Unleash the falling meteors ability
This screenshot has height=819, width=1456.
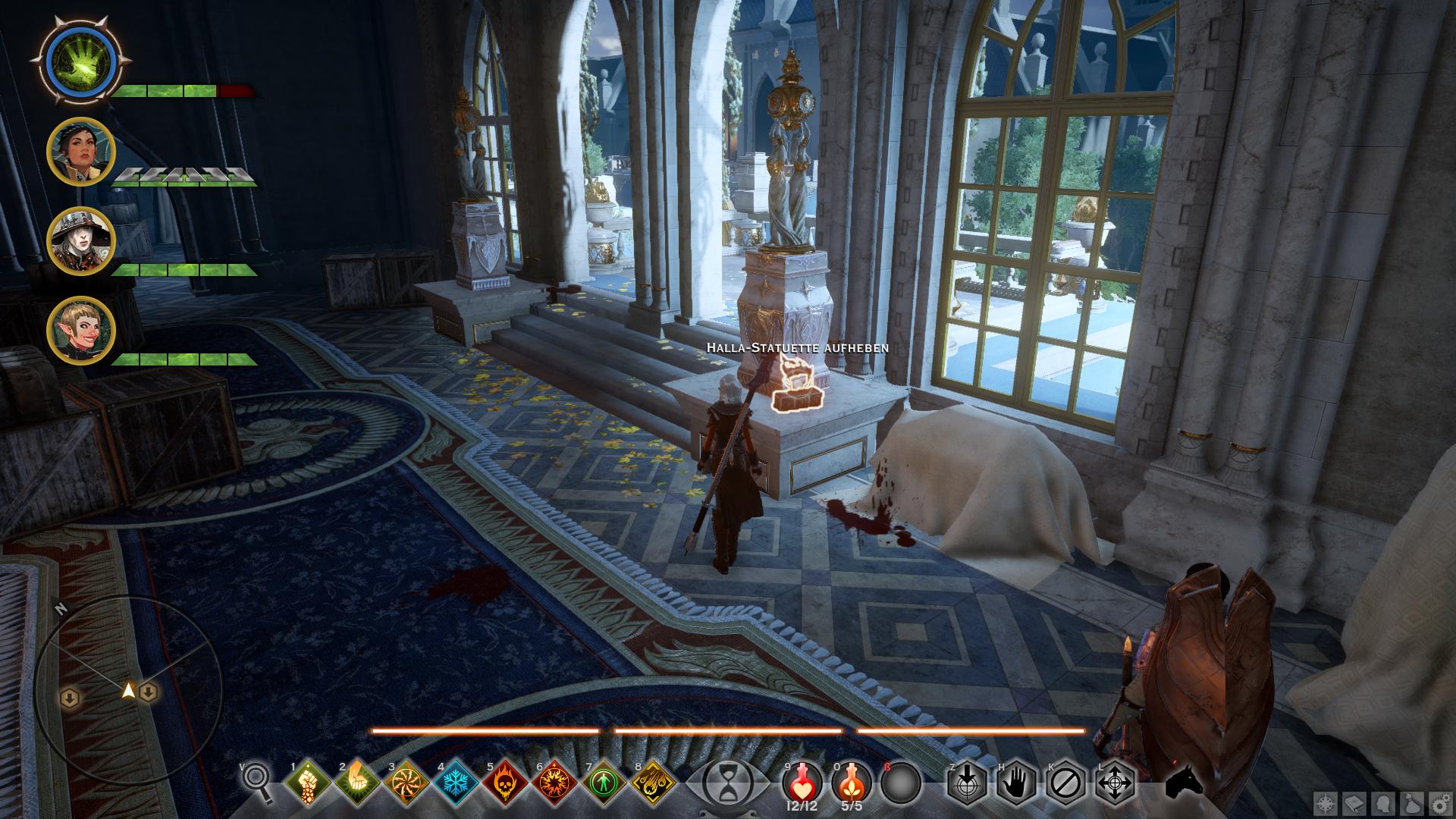pyautogui.click(x=654, y=783)
